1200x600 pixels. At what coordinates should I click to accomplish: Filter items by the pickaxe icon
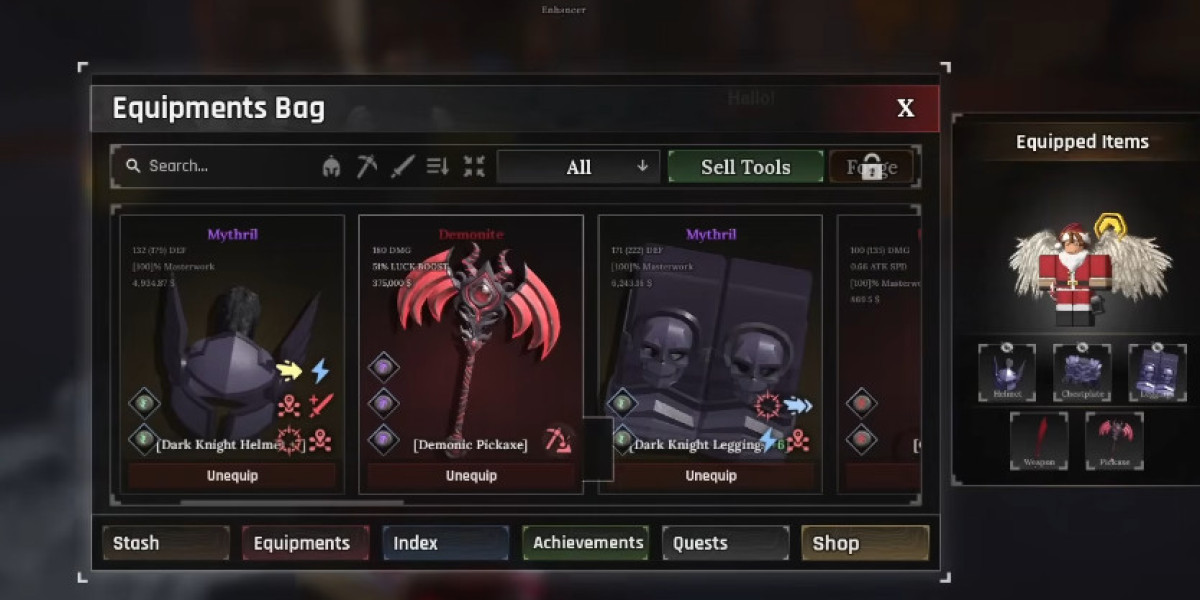click(367, 167)
